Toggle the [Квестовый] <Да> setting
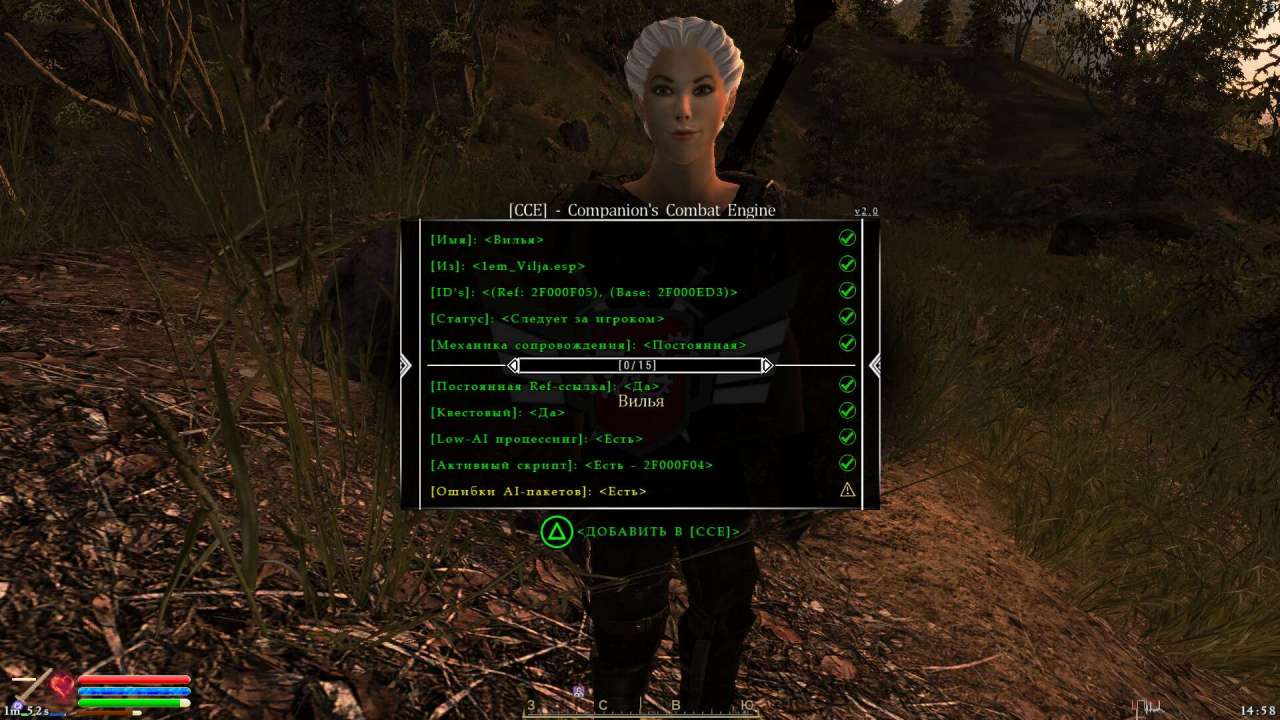The image size is (1280, 720). point(497,412)
